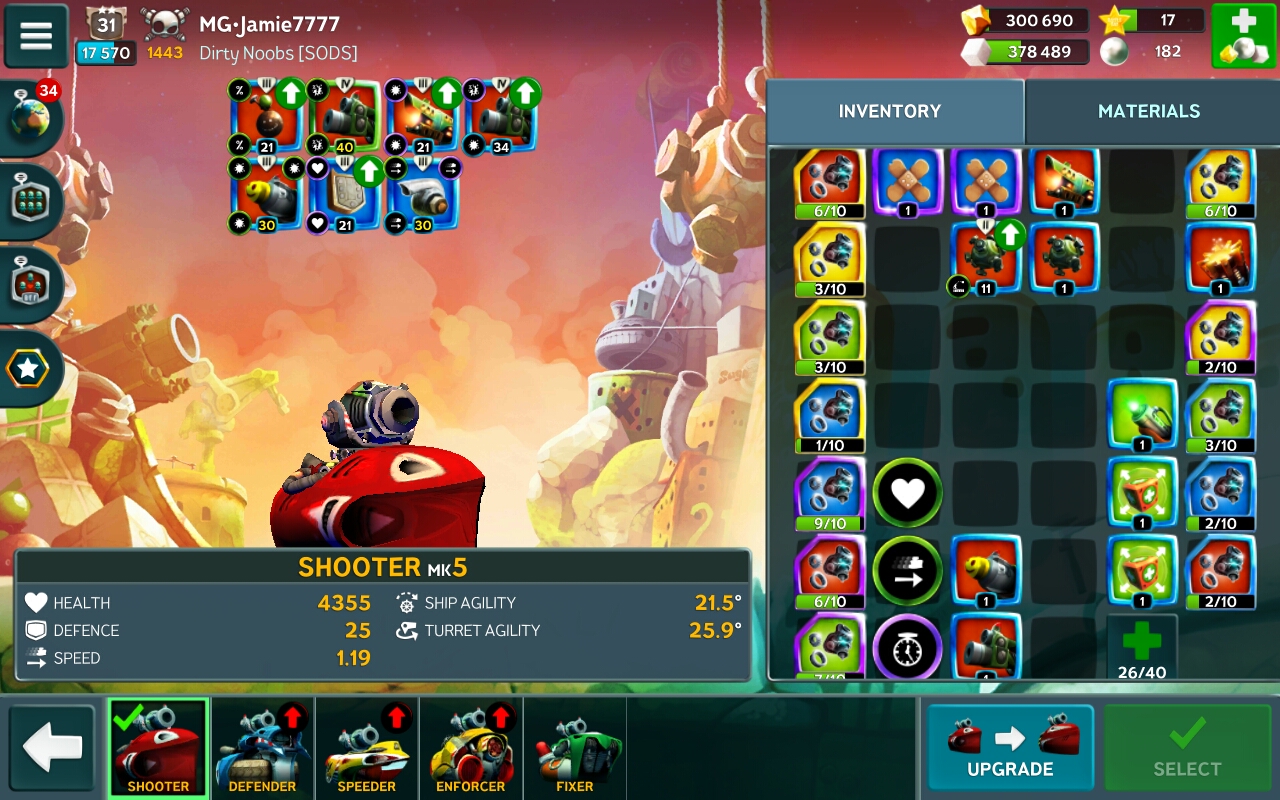Select the Speeder ship

(x=366, y=747)
